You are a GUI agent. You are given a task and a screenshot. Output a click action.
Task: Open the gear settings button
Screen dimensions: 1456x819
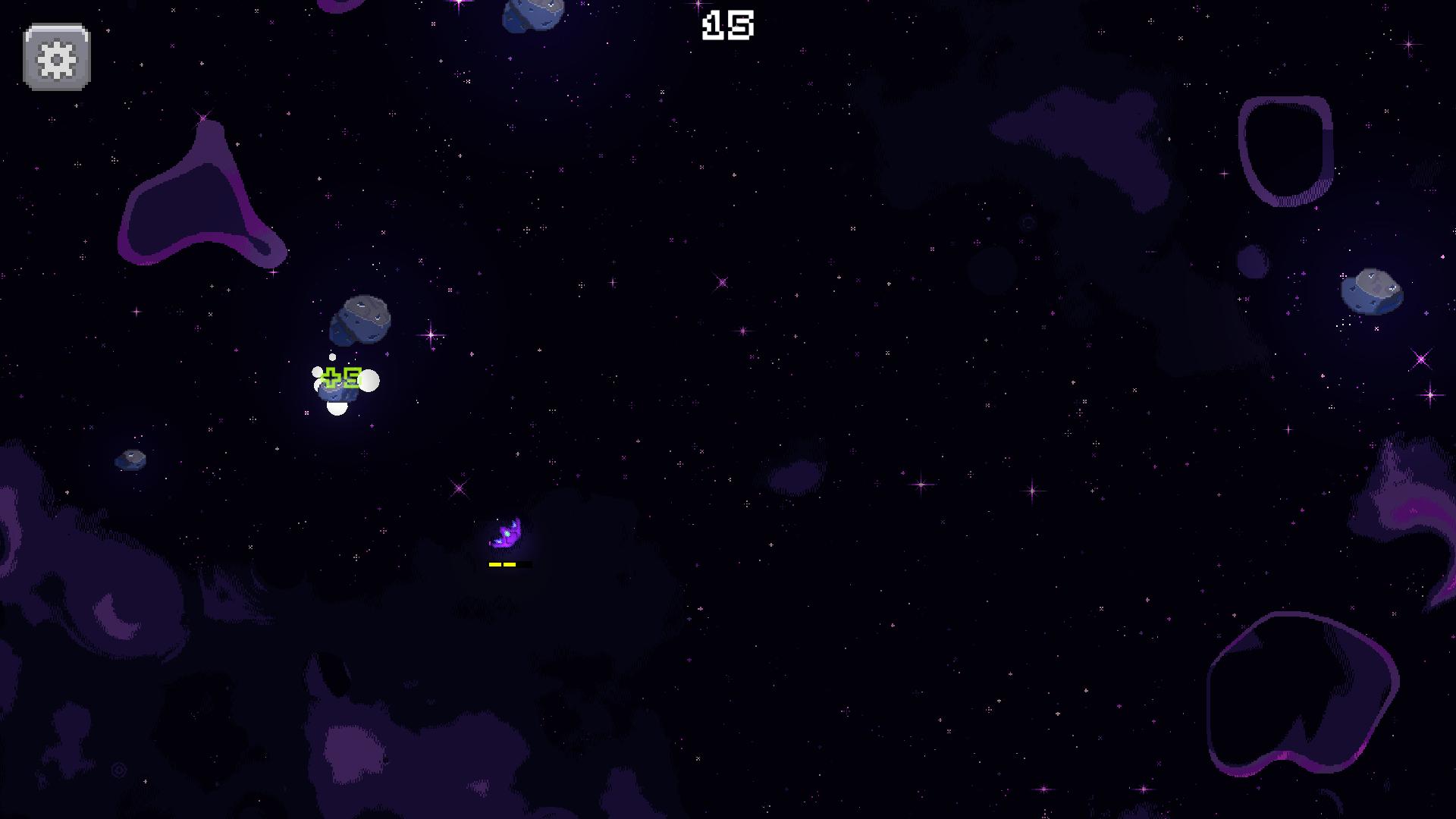(x=57, y=58)
